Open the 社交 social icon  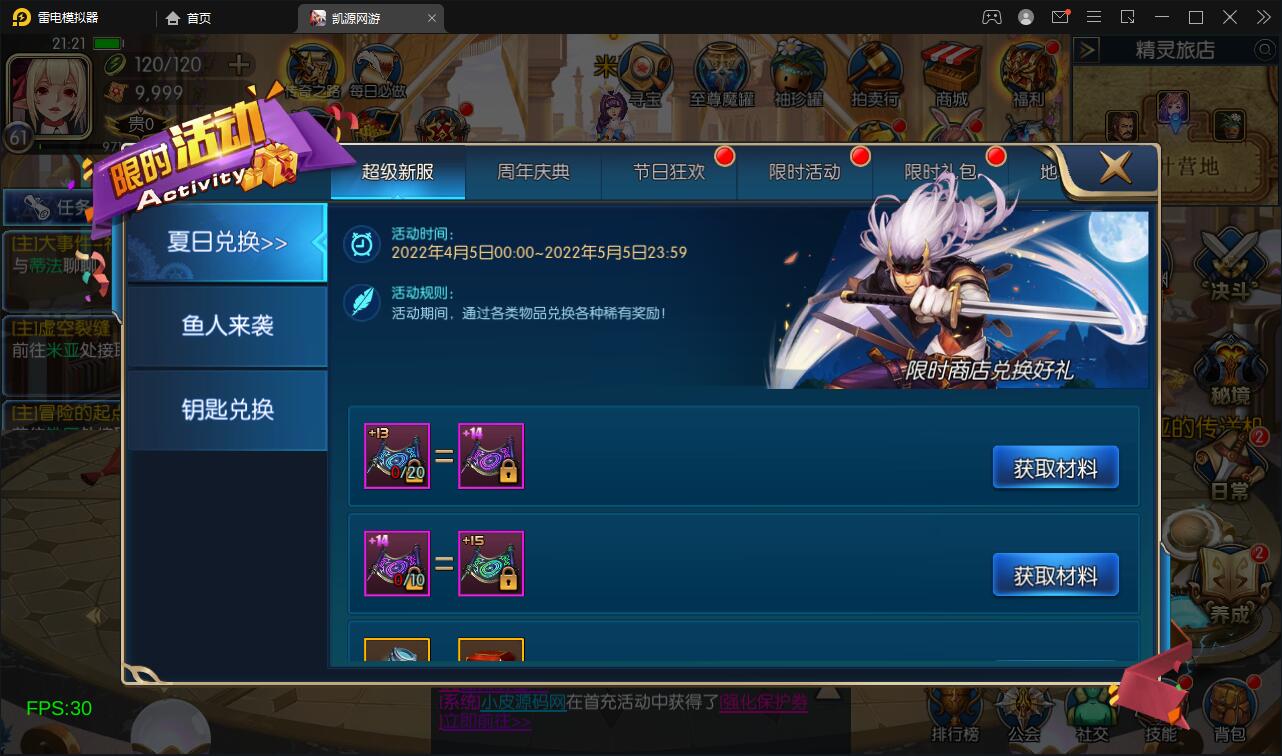point(1092,712)
